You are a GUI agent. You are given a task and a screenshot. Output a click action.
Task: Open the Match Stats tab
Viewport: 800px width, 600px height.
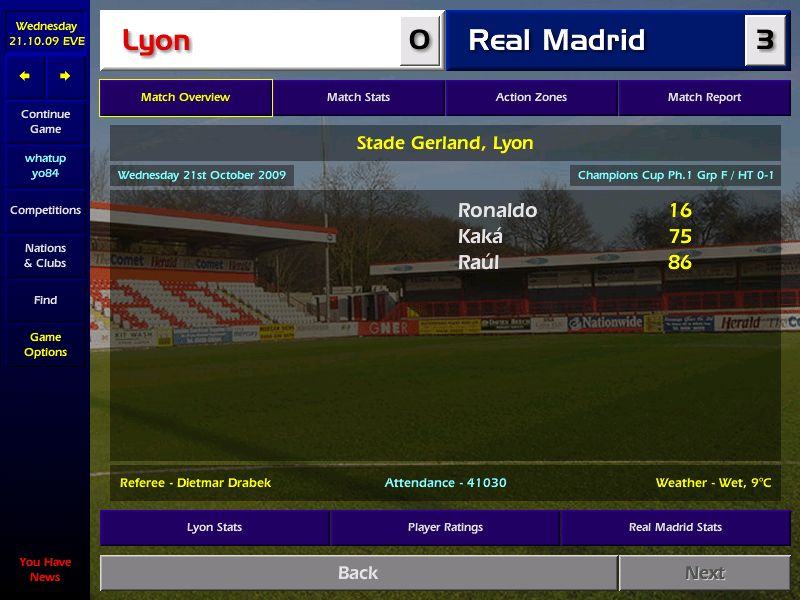358,98
